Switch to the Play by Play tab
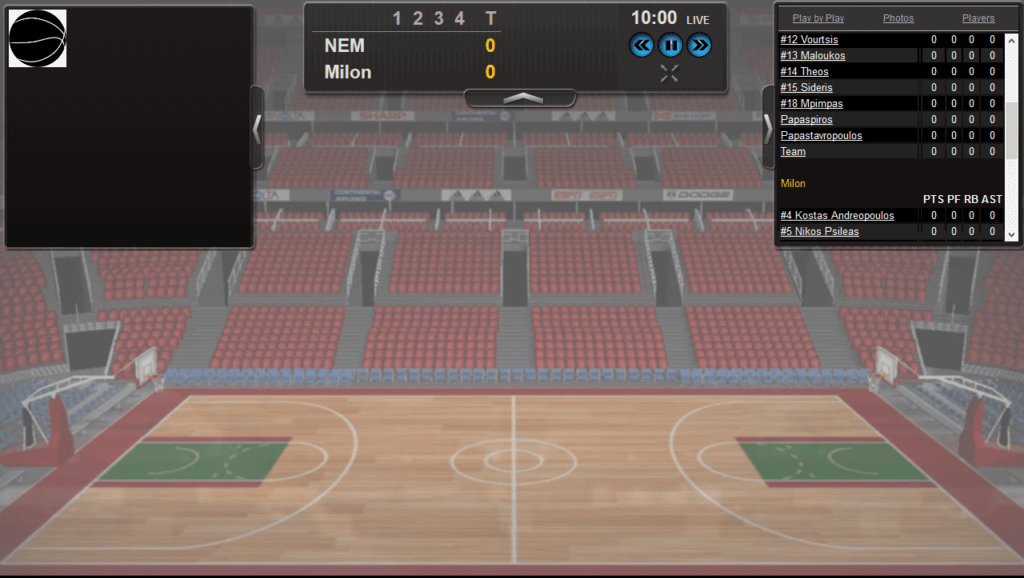Screen dimensions: 1024x578 tap(818, 18)
